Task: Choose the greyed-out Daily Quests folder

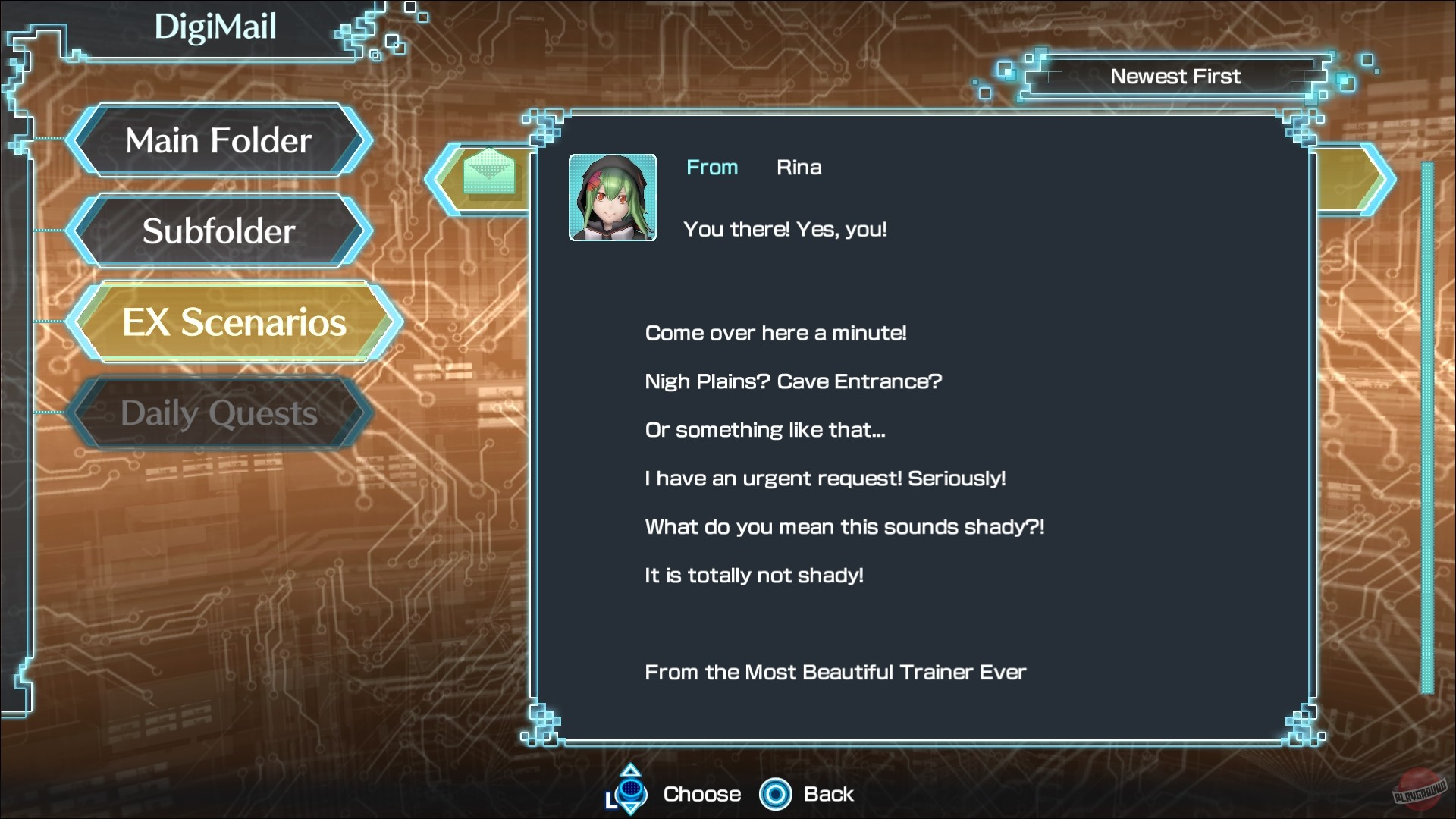Action: (x=218, y=413)
